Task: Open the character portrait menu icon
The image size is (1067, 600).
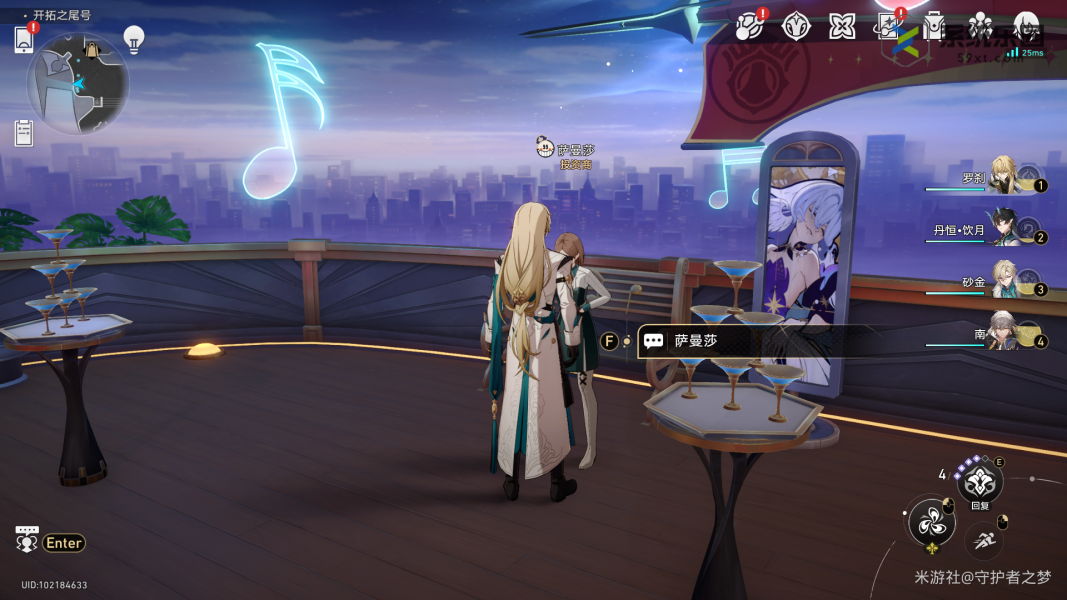Action: point(1027,26)
